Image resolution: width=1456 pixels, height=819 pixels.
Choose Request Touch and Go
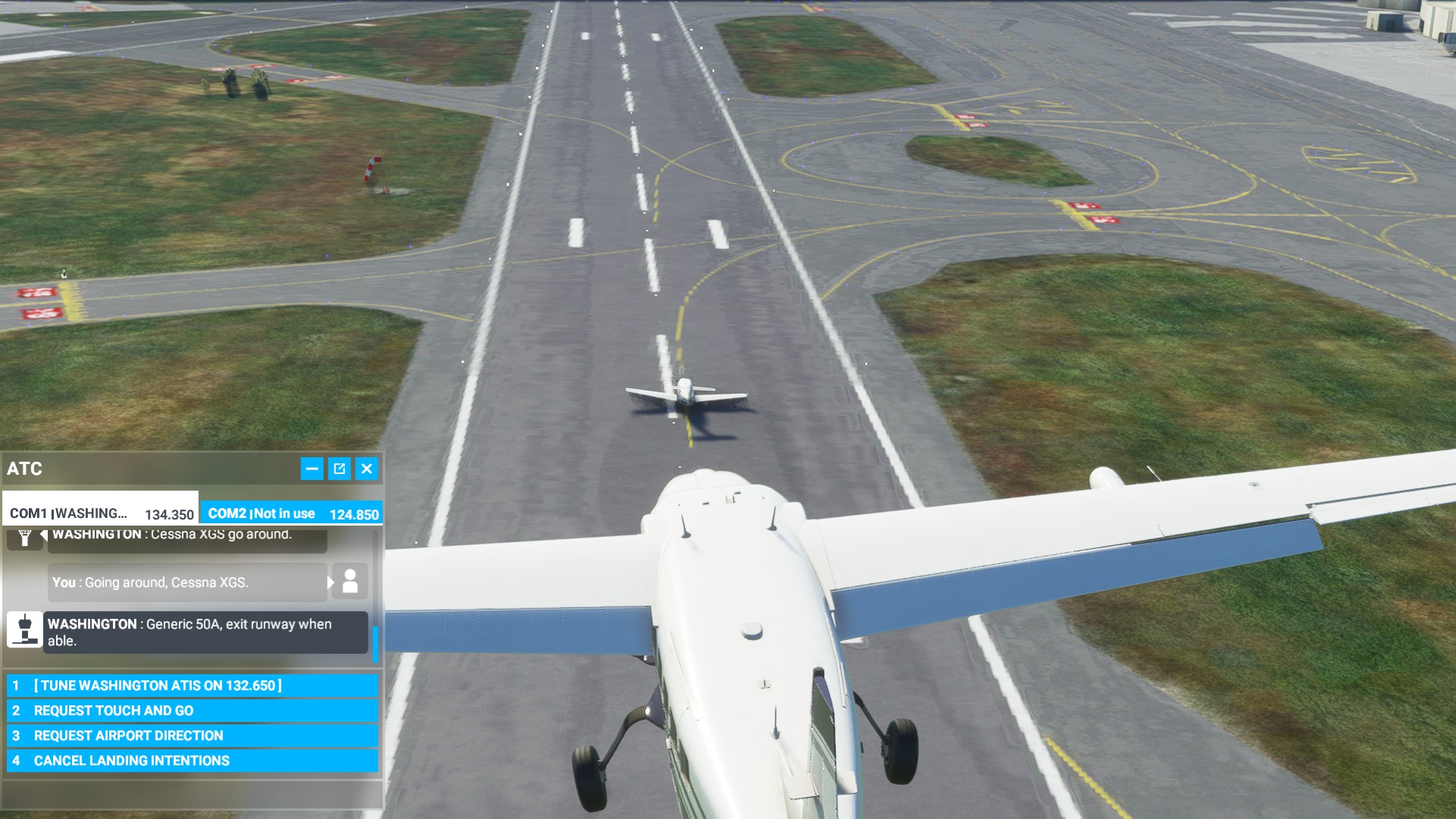coord(193,711)
